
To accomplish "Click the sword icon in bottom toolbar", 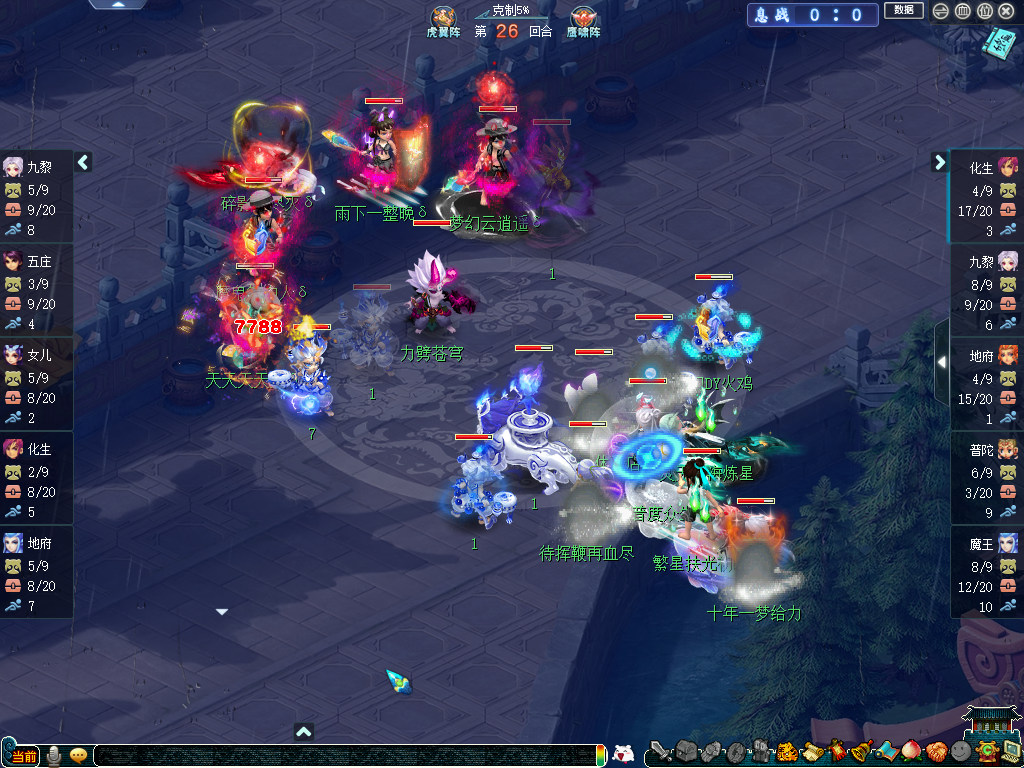I will (661, 752).
